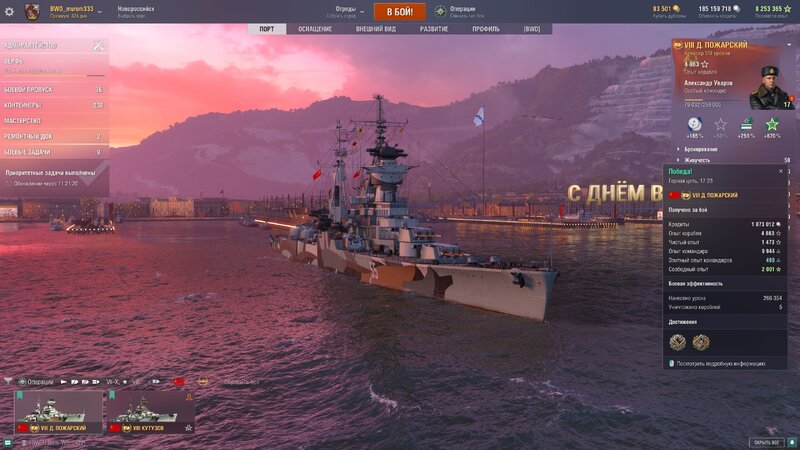800x450 pixels.
Task: Open the Контейнеры section
Action: [53, 105]
